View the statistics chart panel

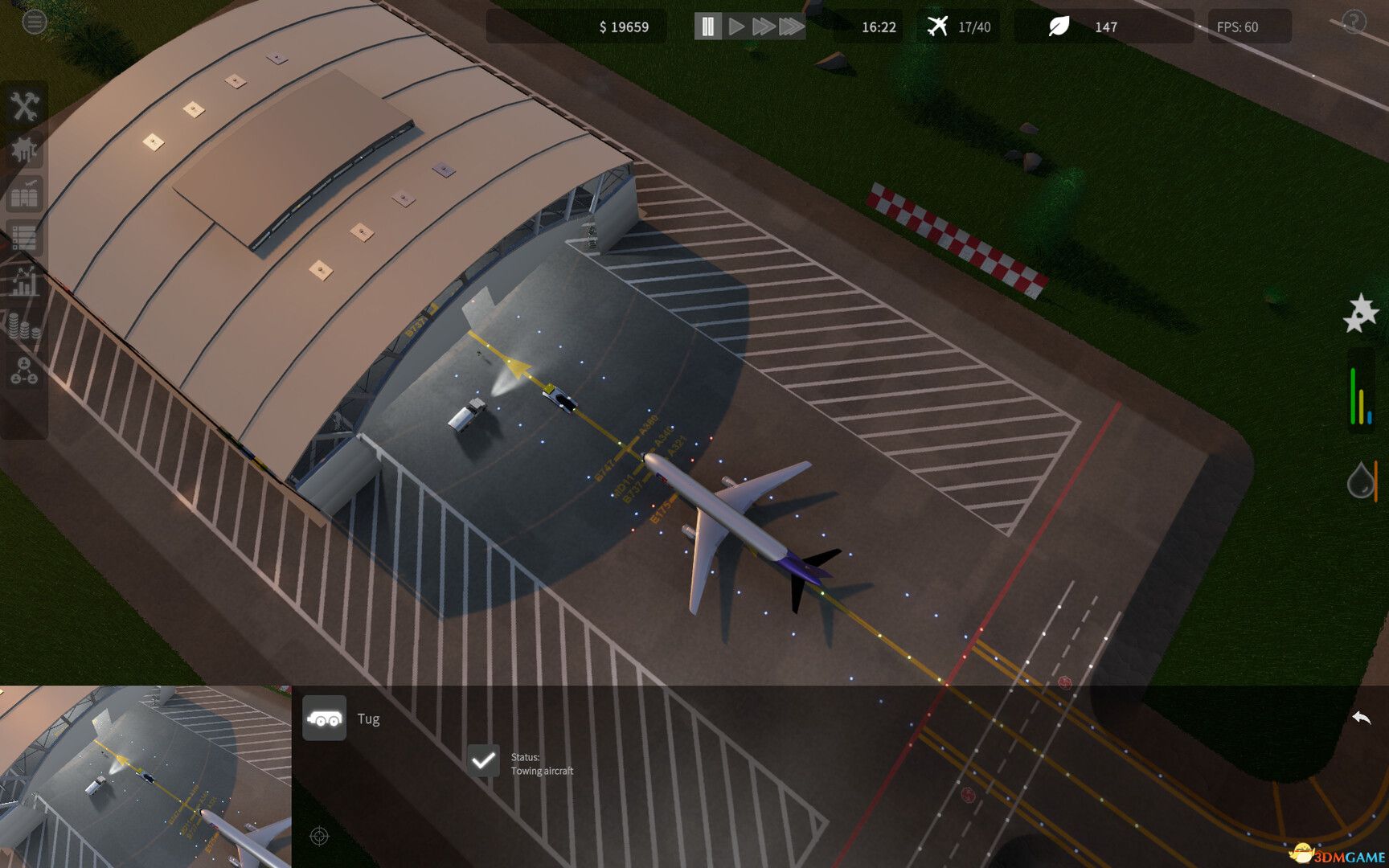[x=23, y=282]
